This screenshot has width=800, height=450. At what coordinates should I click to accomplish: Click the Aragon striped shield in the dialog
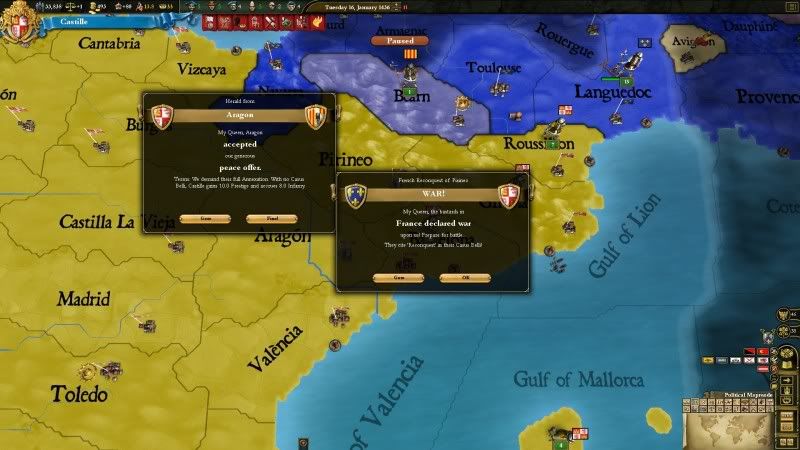coord(315,116)
